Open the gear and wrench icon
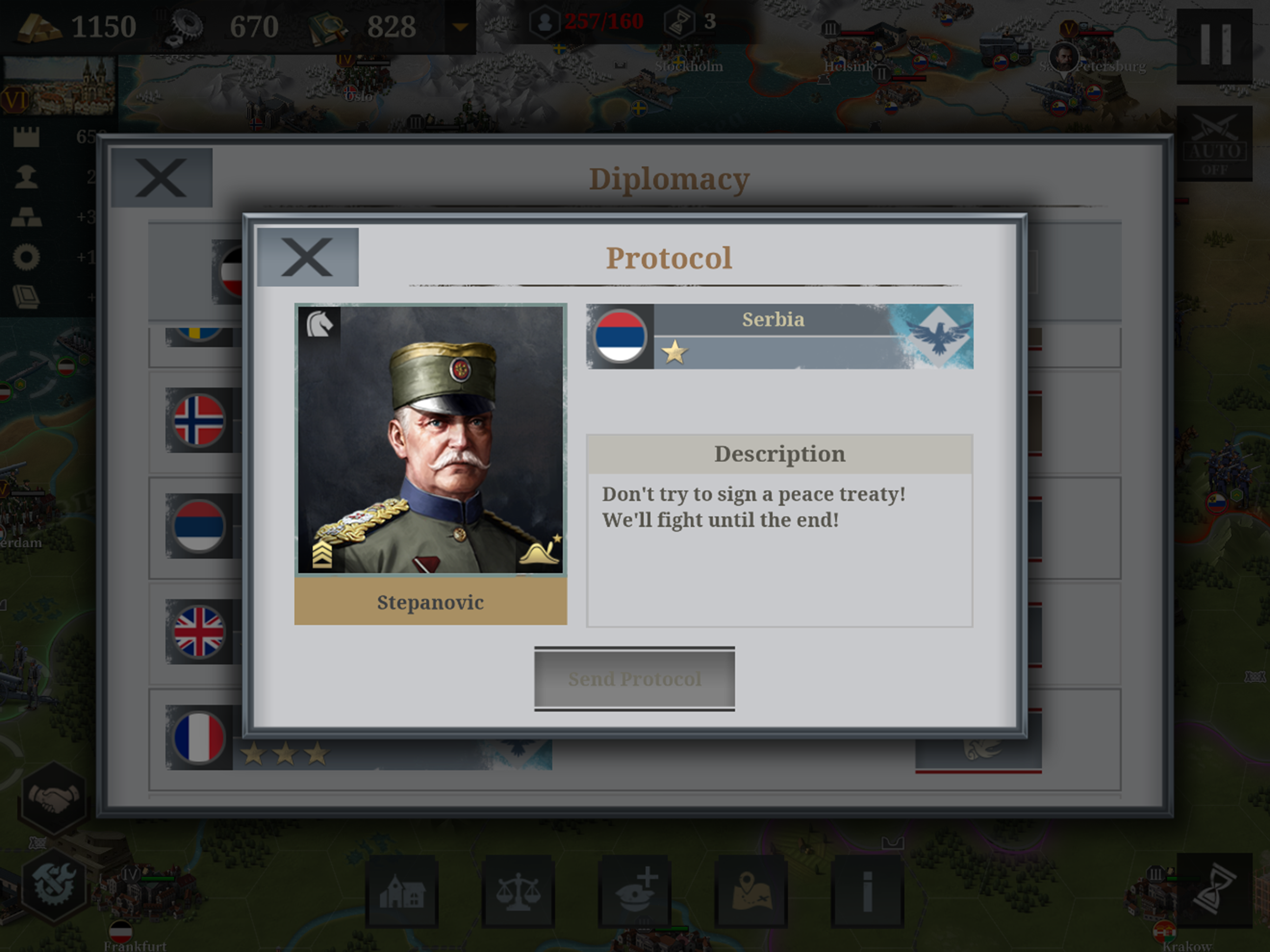The height and width of the screenshot is (952, 1270). pos(53,885)
